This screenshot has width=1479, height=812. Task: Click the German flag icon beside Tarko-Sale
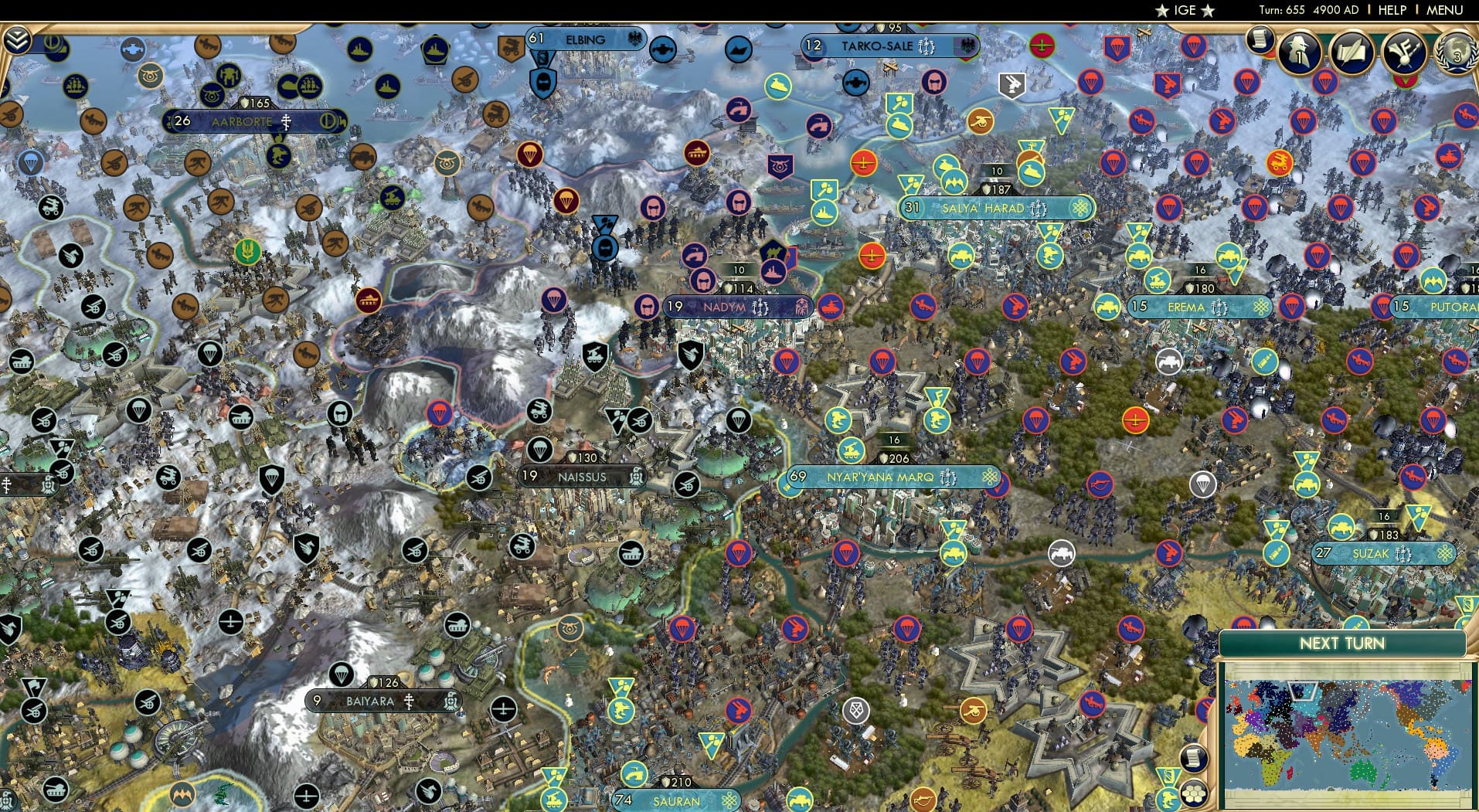[x=967, y=46]
